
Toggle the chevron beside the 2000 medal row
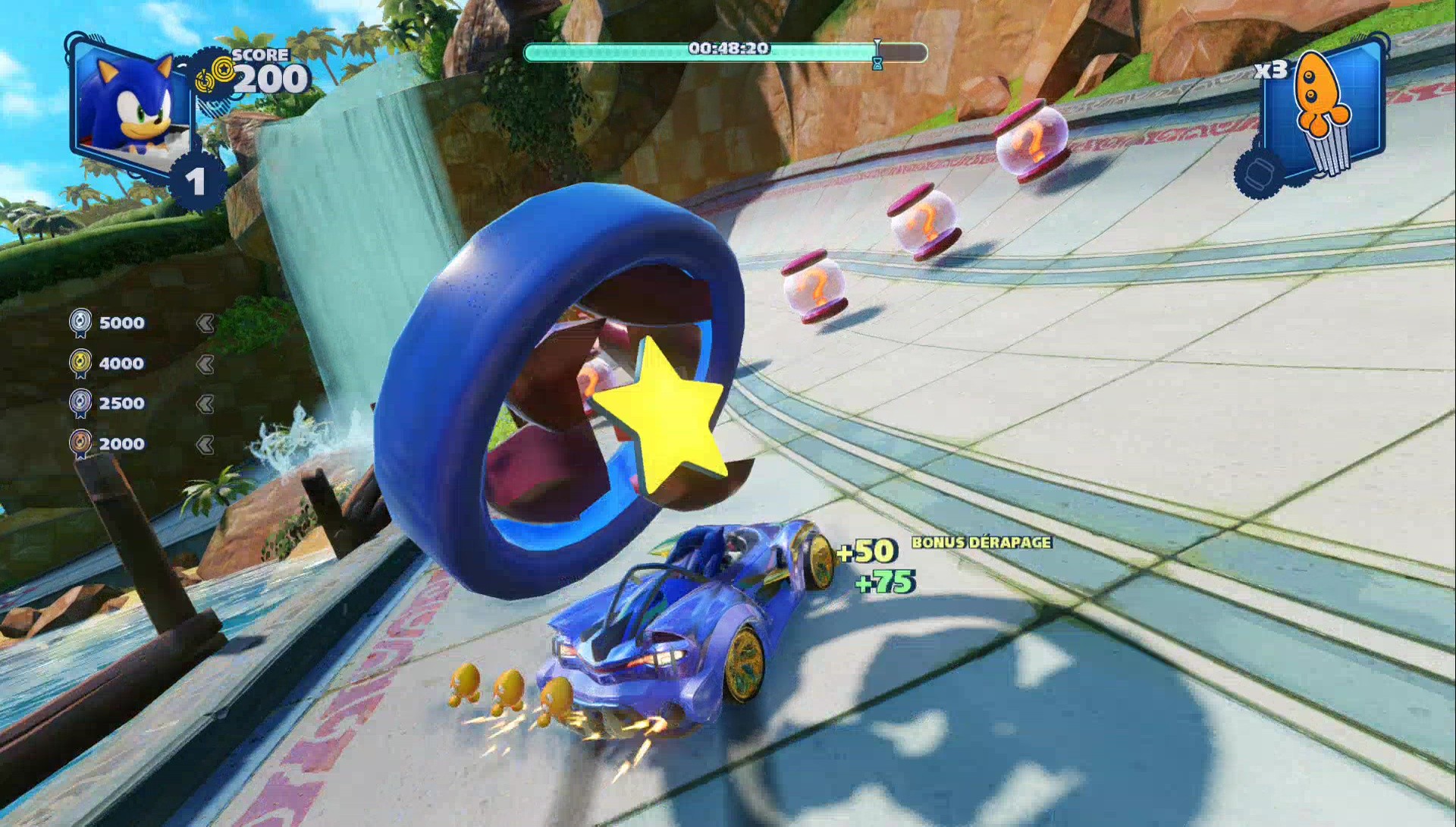206,443
